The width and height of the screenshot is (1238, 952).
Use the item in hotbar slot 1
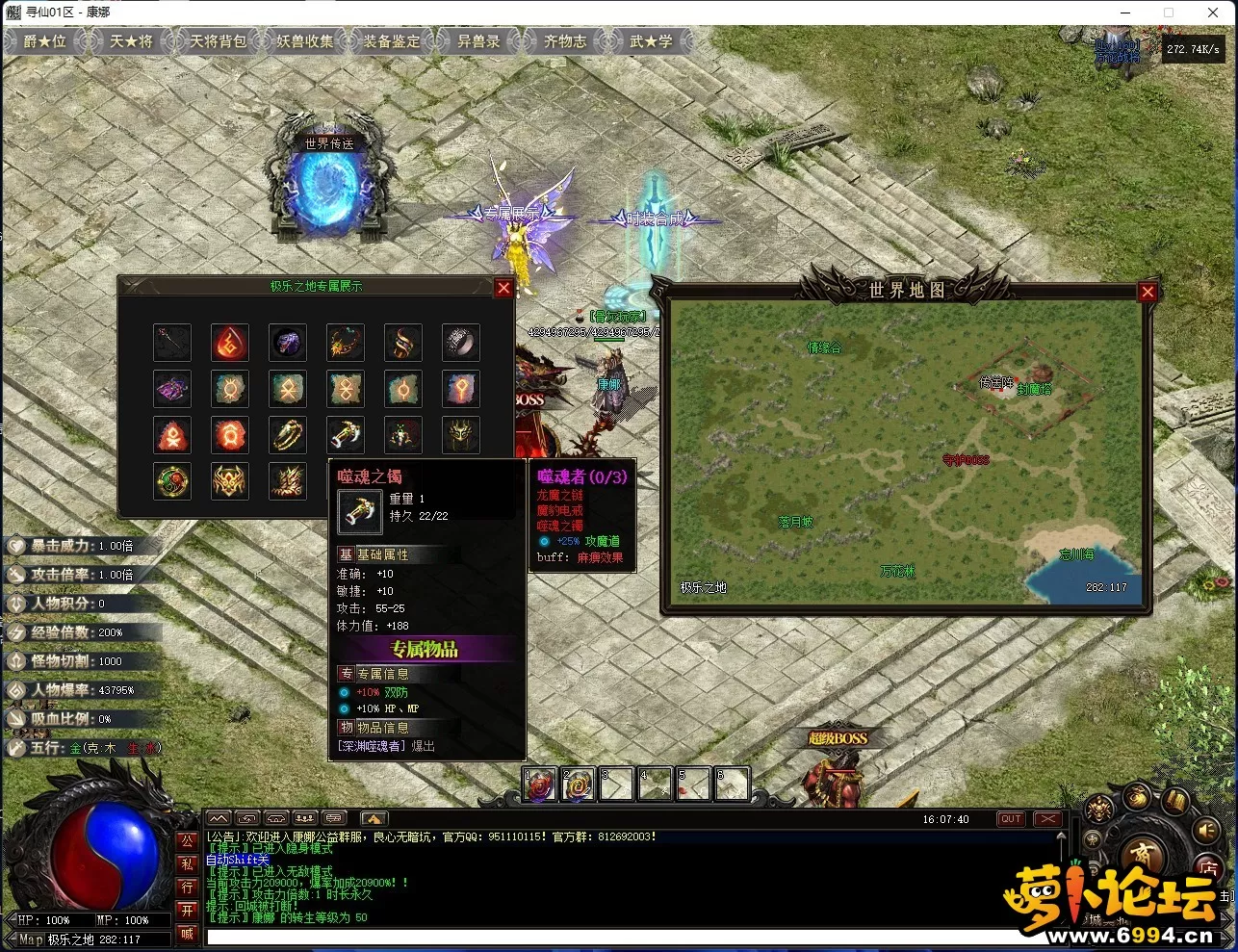540,785
